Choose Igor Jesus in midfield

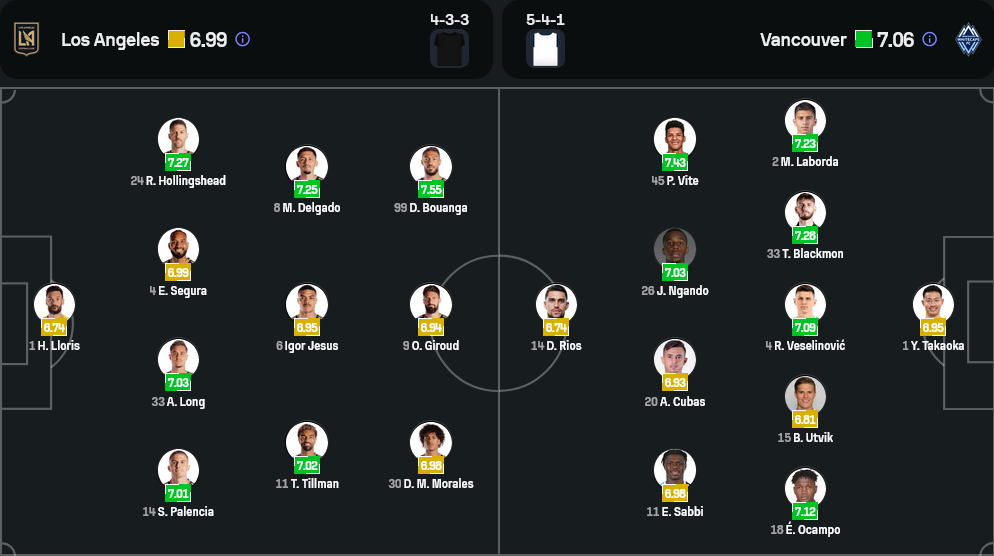pyautogui.click(x=307, y=305)
